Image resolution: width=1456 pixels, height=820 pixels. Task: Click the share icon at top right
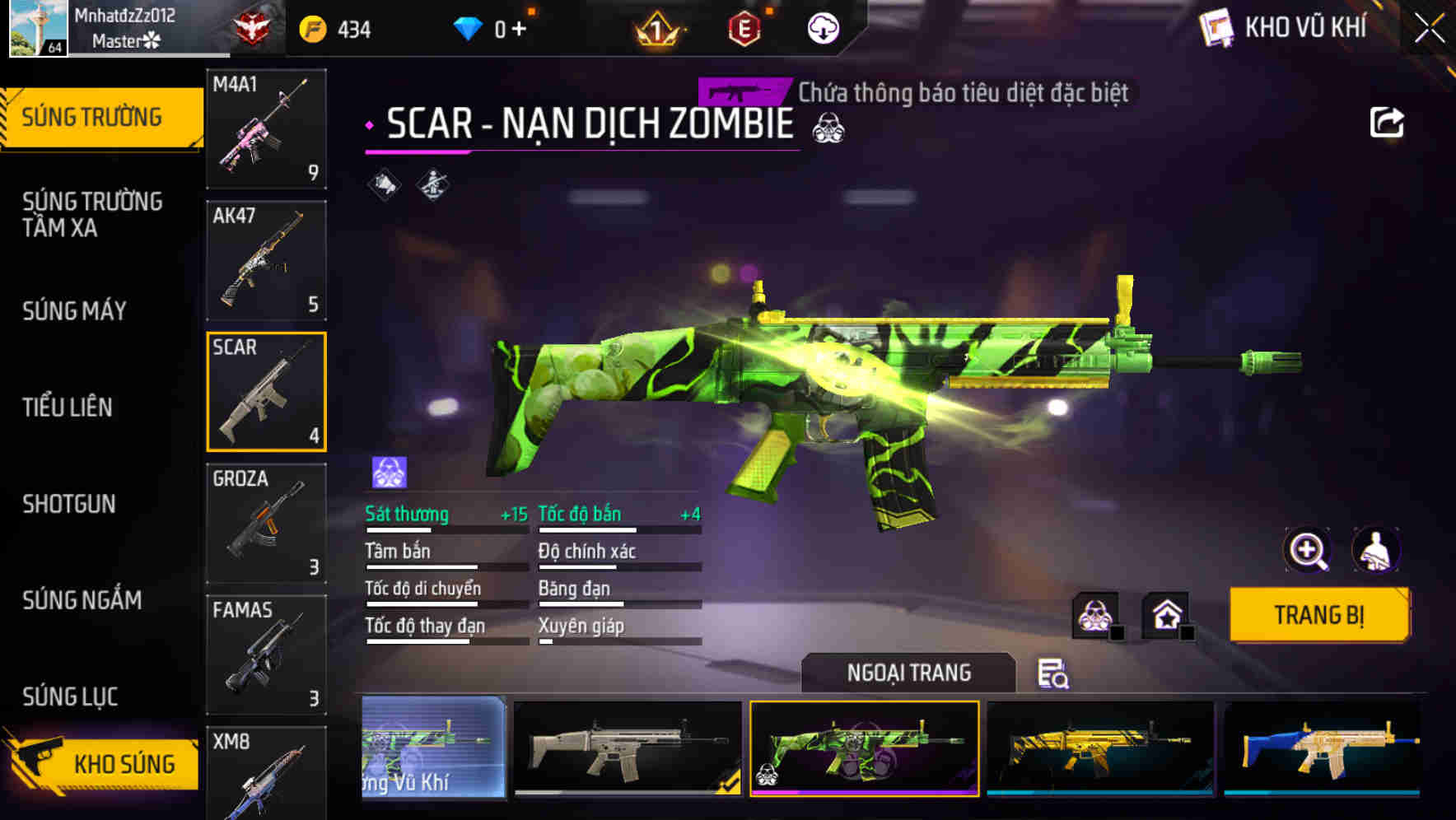click(1388, 122)
